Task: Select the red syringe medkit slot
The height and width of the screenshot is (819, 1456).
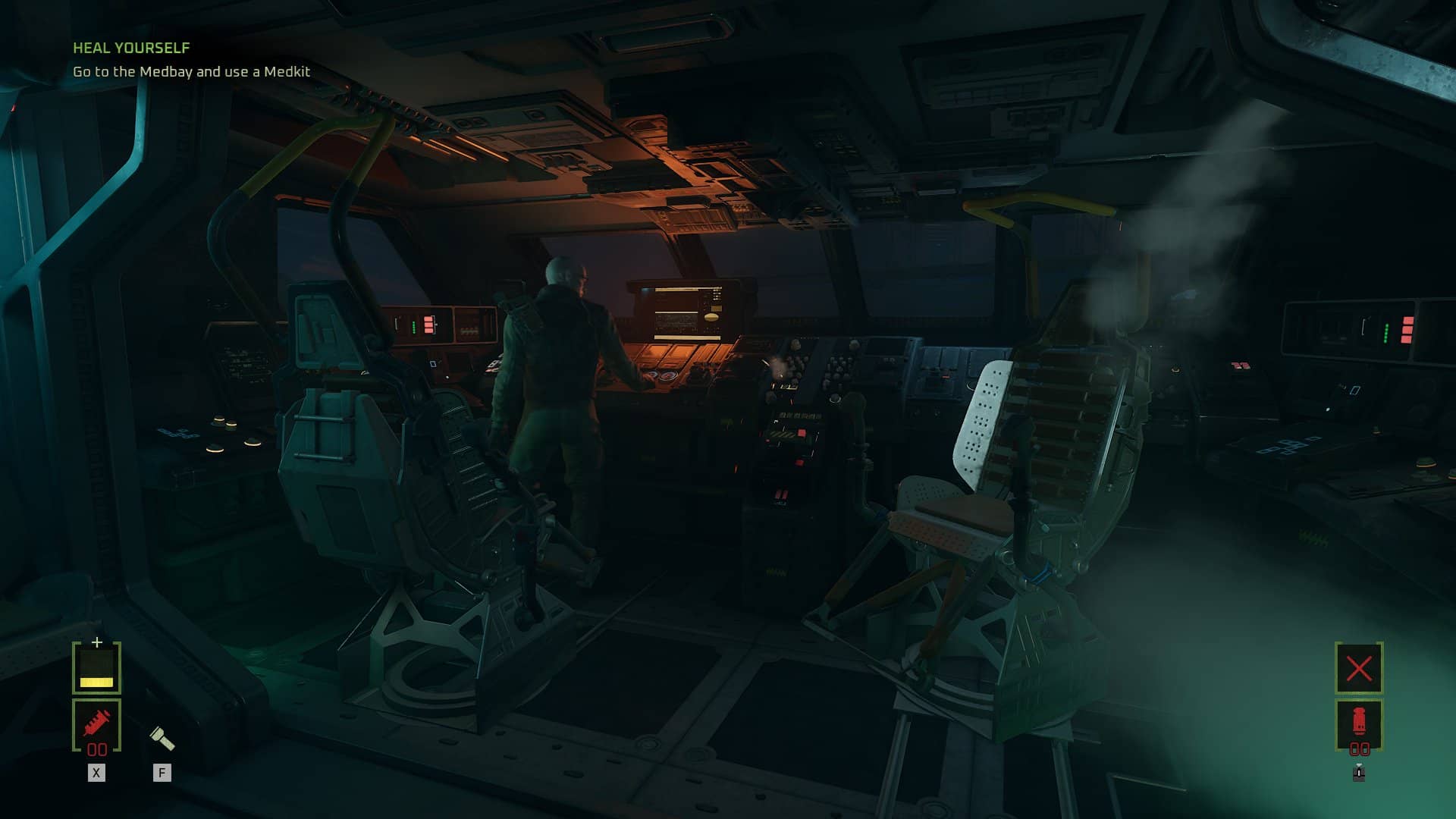Action: pyautogui.click(x=96, y=724)
